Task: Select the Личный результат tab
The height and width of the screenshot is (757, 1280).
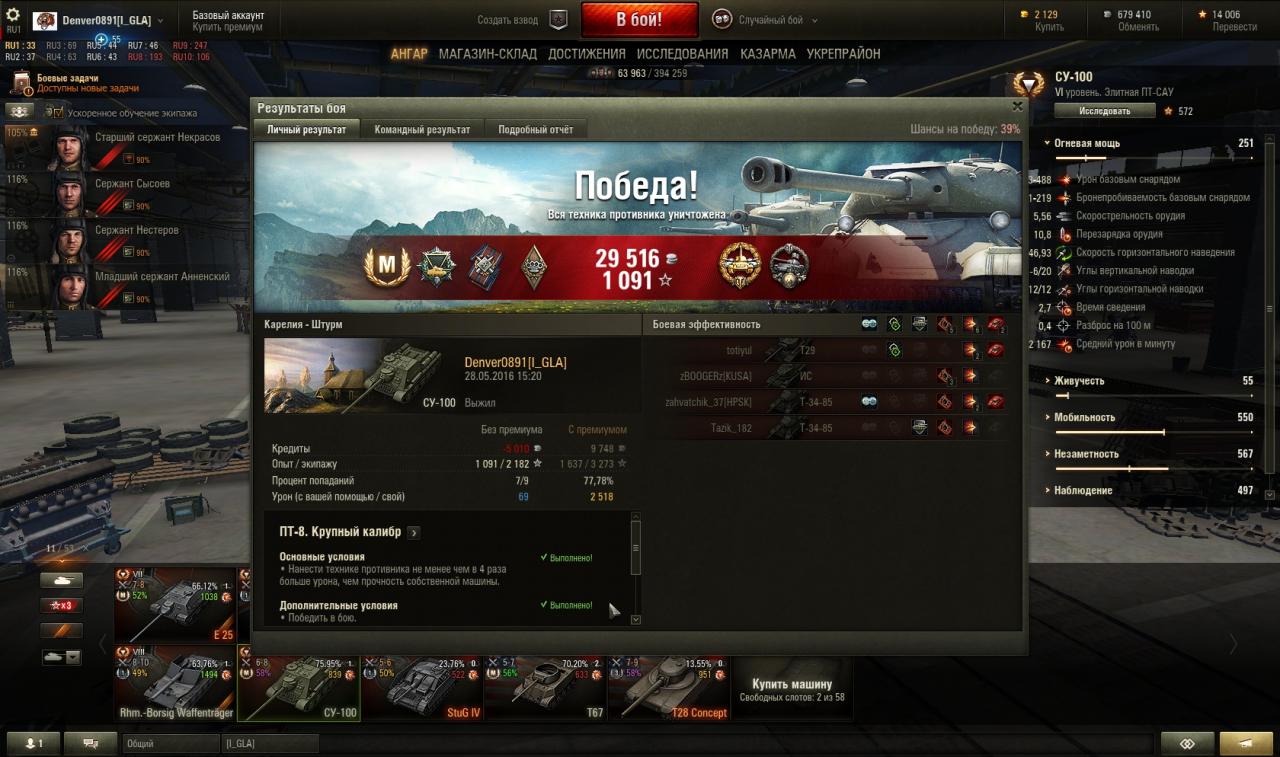Action: 309,130
